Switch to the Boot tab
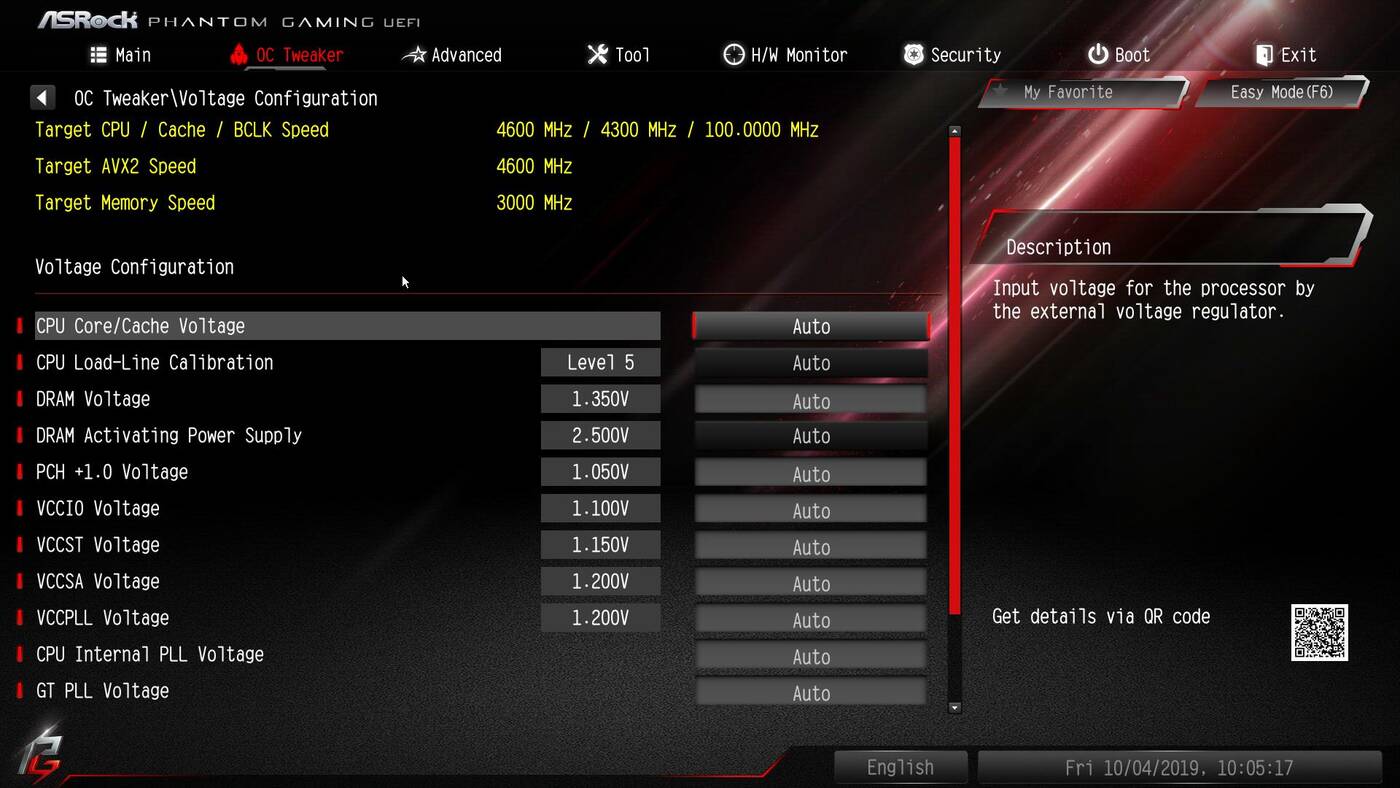Image resolution: width=1400 pixels, height=788 pixels. [x=1119, y=55]
